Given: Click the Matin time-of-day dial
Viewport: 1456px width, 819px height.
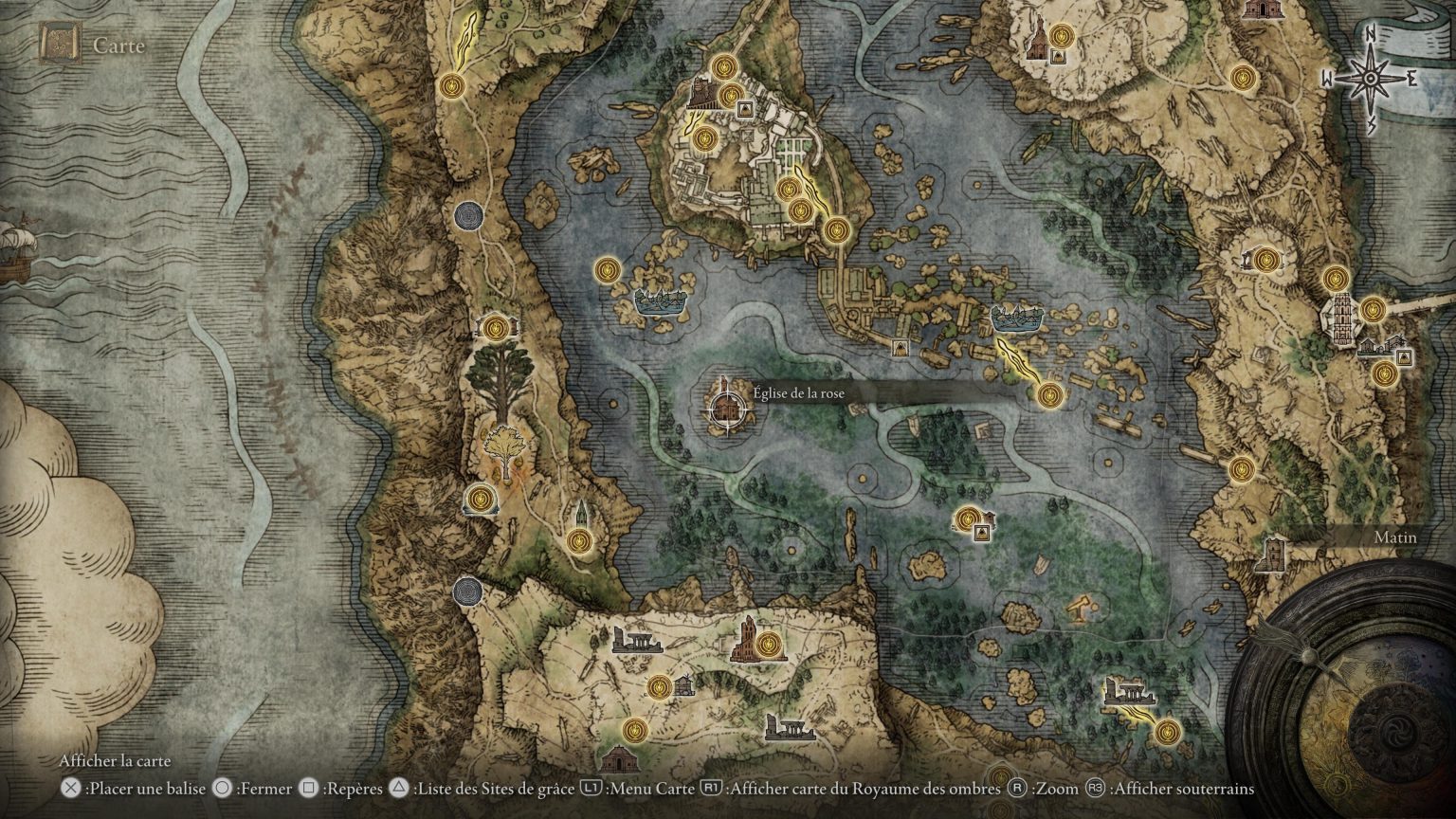Looking at the screenshot, I should coord(1395,537).
